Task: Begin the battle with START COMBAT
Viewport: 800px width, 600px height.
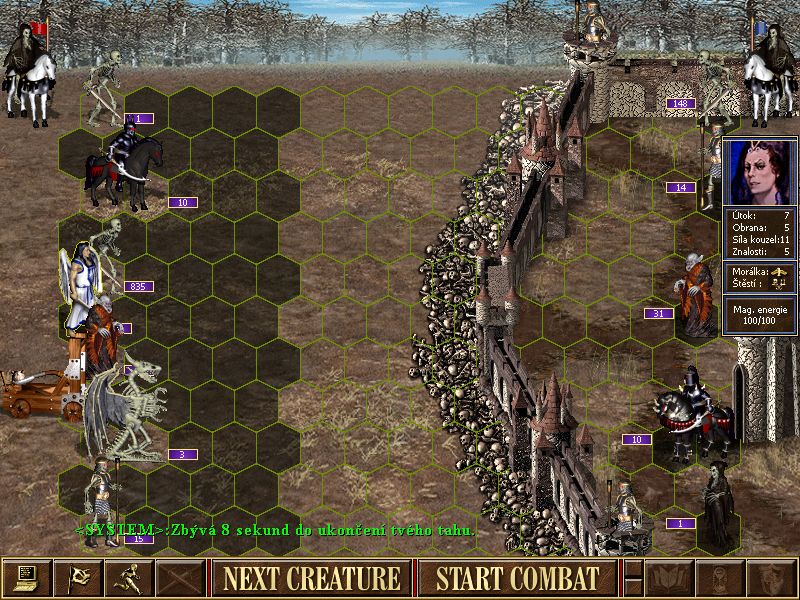Action: (517, 578)
